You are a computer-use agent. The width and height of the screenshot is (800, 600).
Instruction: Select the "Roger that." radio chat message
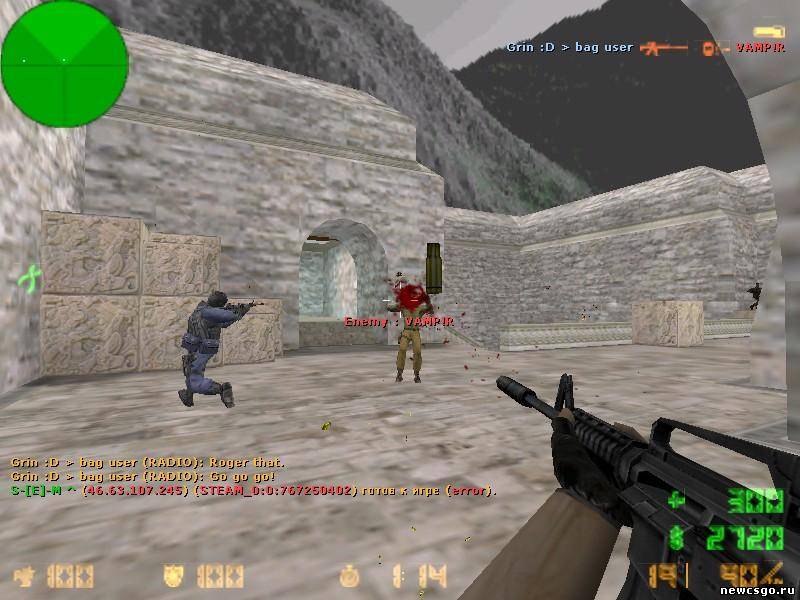click(147, 463)
